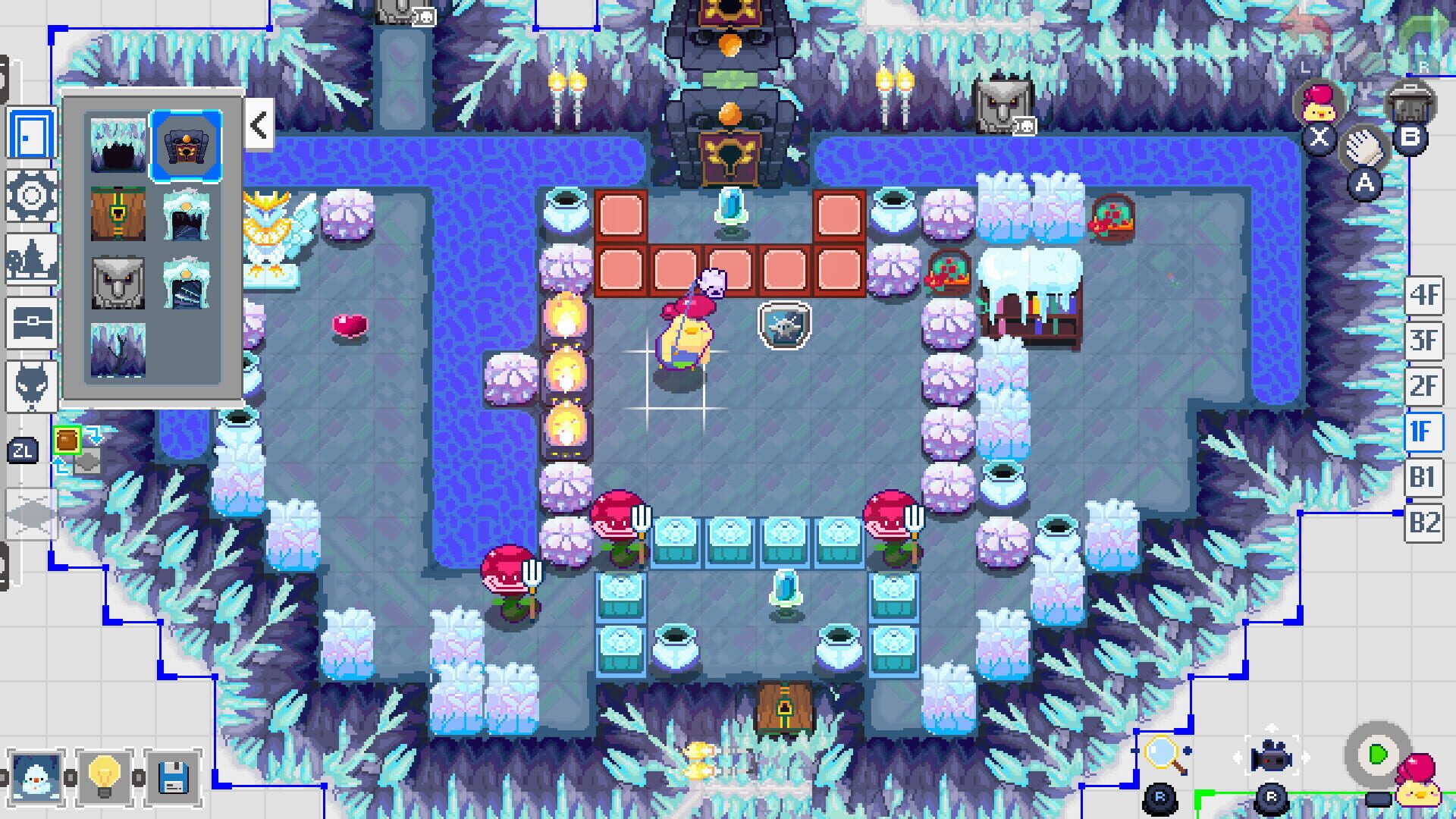1456x819 pixels.
Task: Click the snowman theme icon bottom left
Action: 36,779
